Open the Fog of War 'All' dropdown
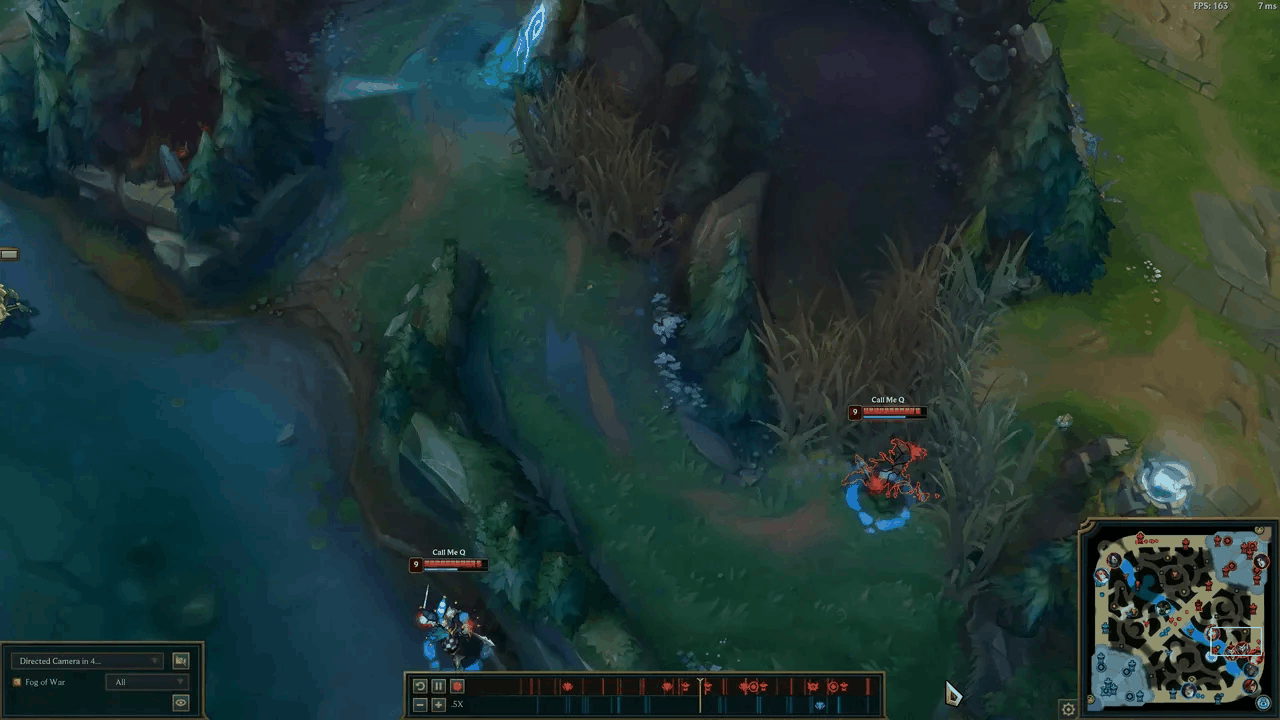 pos(147,682)
